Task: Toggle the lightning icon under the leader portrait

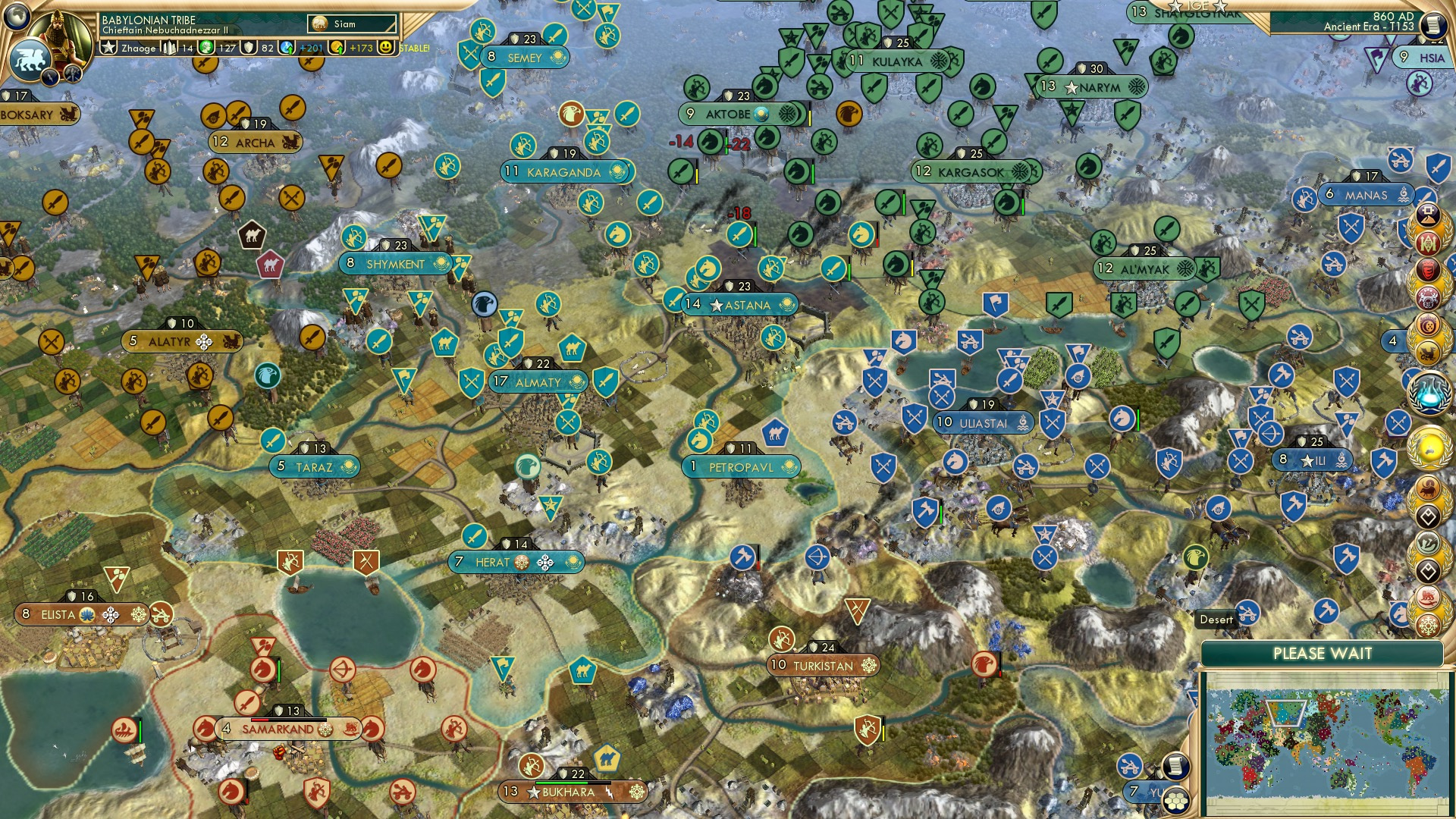Action: tap(51, 77)
